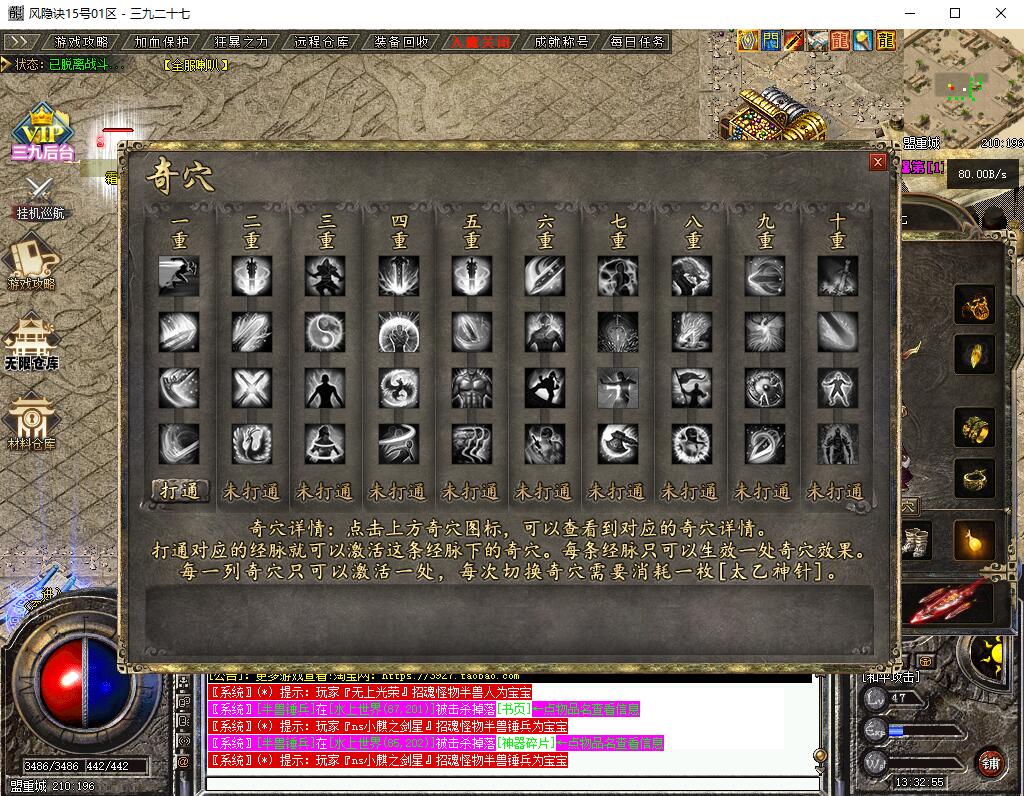Open the VIP 三九后台 icon

42,132
